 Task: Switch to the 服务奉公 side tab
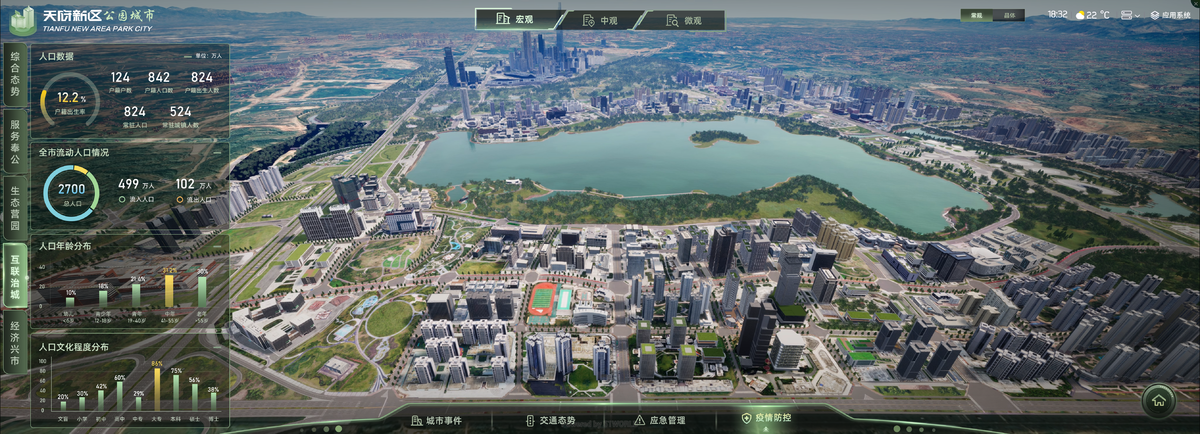point(15,140)
